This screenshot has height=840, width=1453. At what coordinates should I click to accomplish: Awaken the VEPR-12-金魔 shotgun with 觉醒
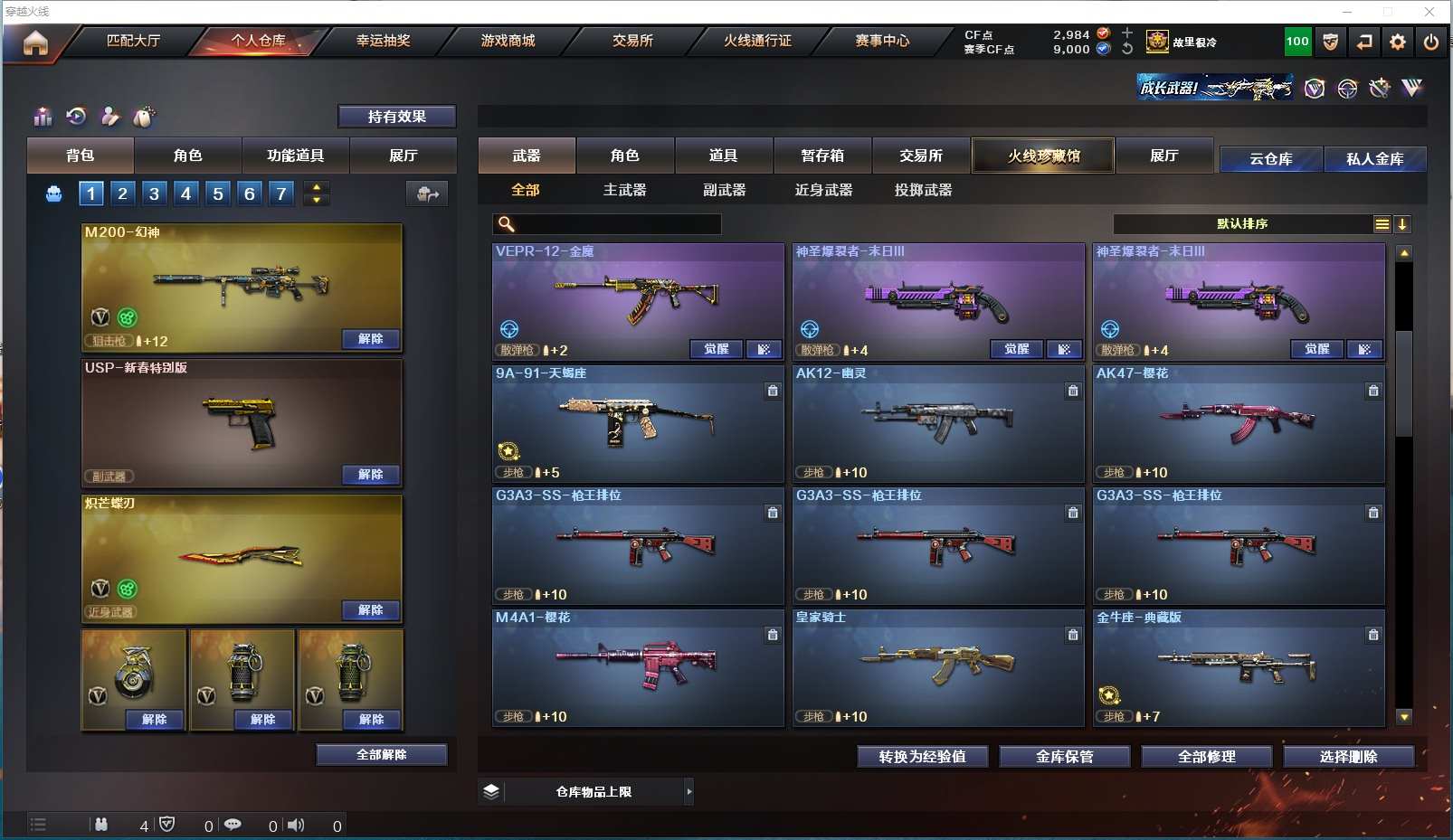point(716,349)
